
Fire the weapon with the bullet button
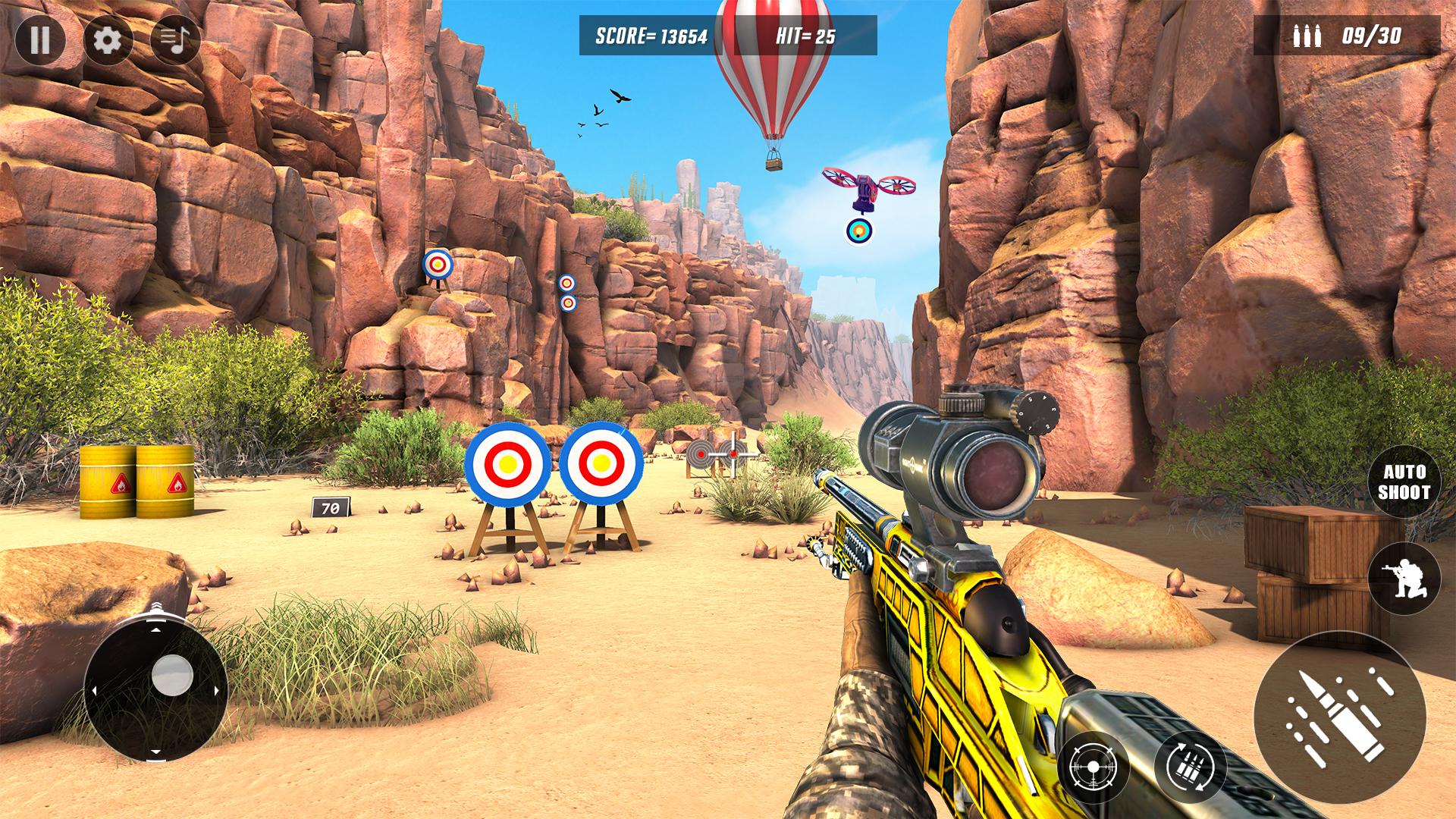[1339, 715]
